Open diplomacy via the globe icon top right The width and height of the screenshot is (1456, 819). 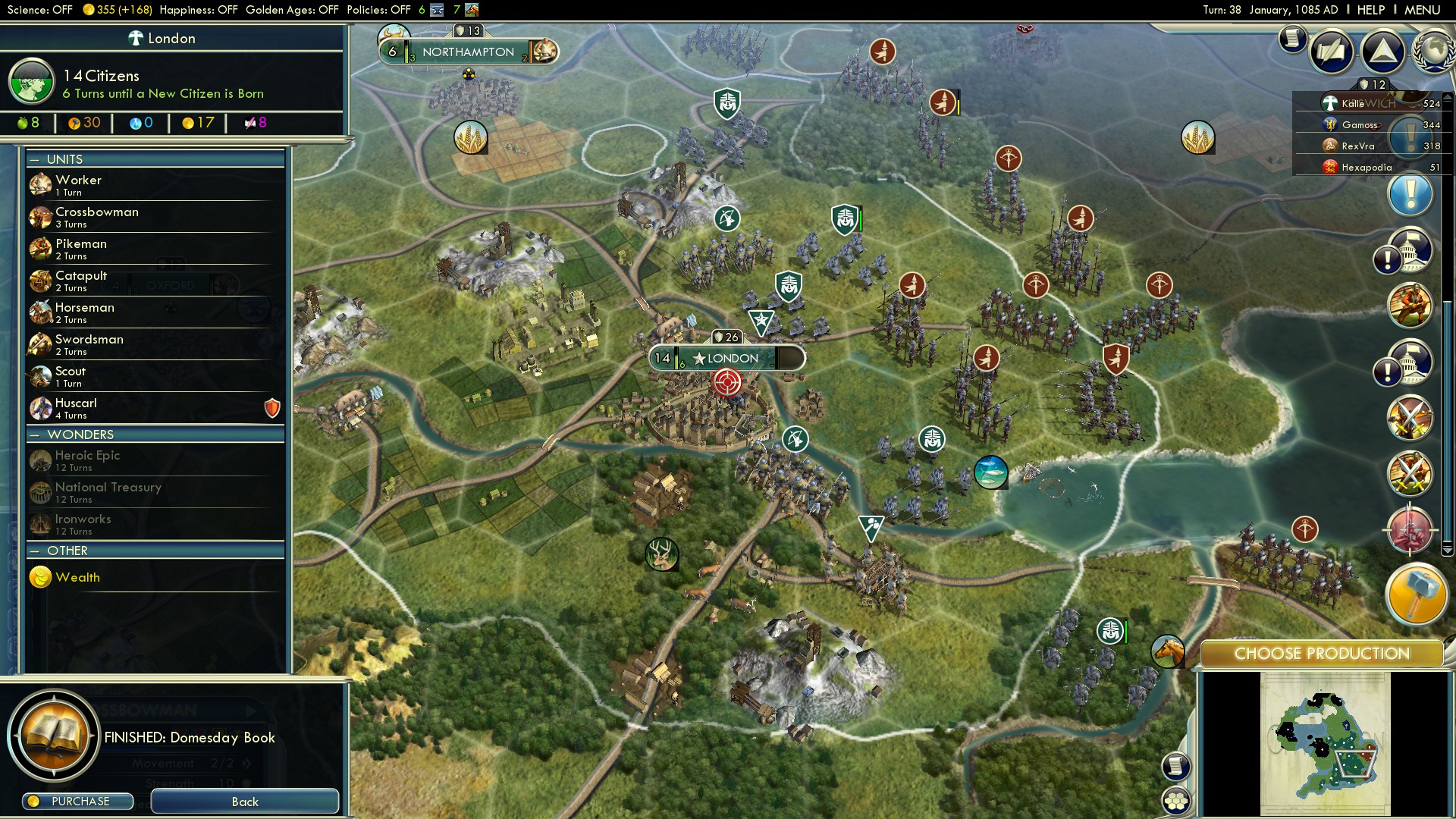click(1433, 52)
